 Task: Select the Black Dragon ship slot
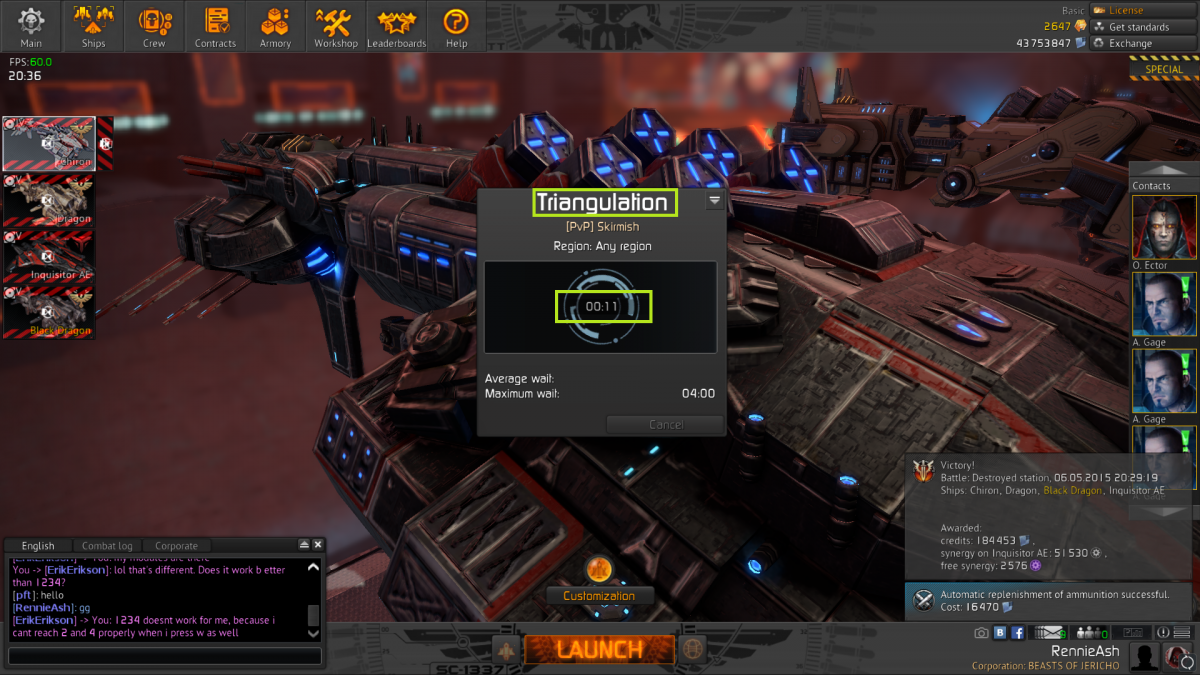(49, 312)
